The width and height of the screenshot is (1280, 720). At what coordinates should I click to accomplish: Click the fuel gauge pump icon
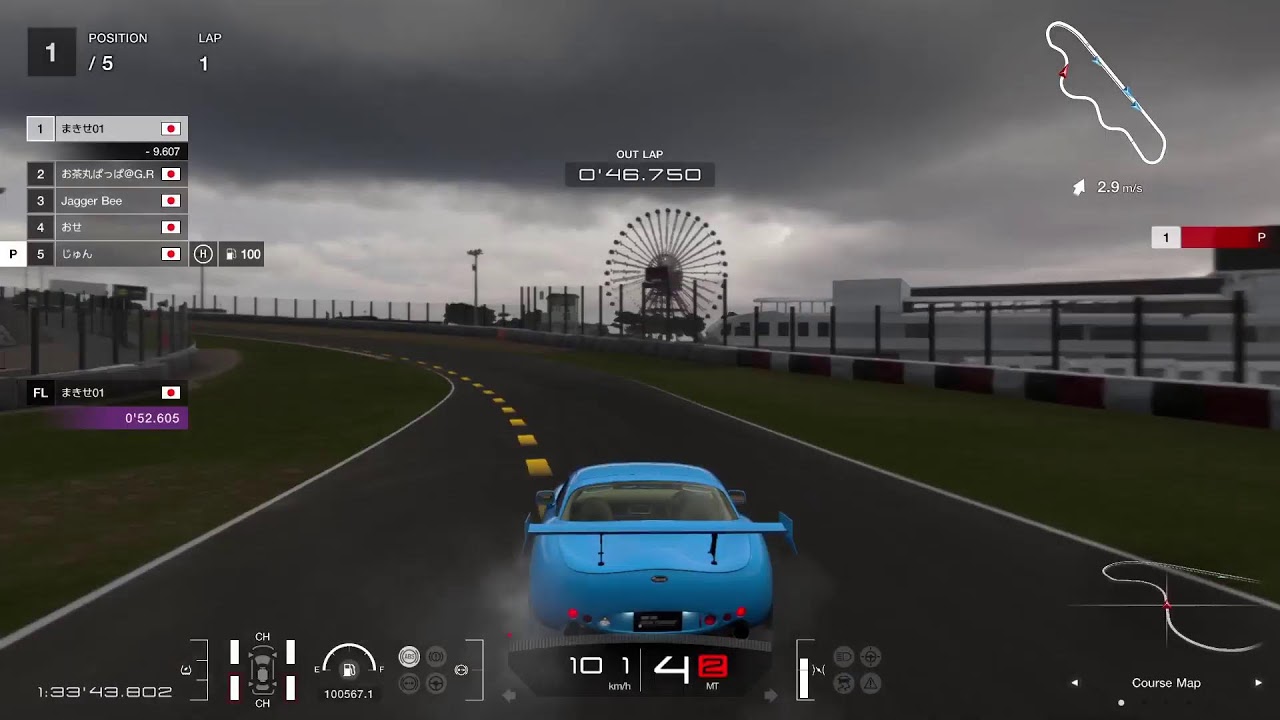[349, 669]
